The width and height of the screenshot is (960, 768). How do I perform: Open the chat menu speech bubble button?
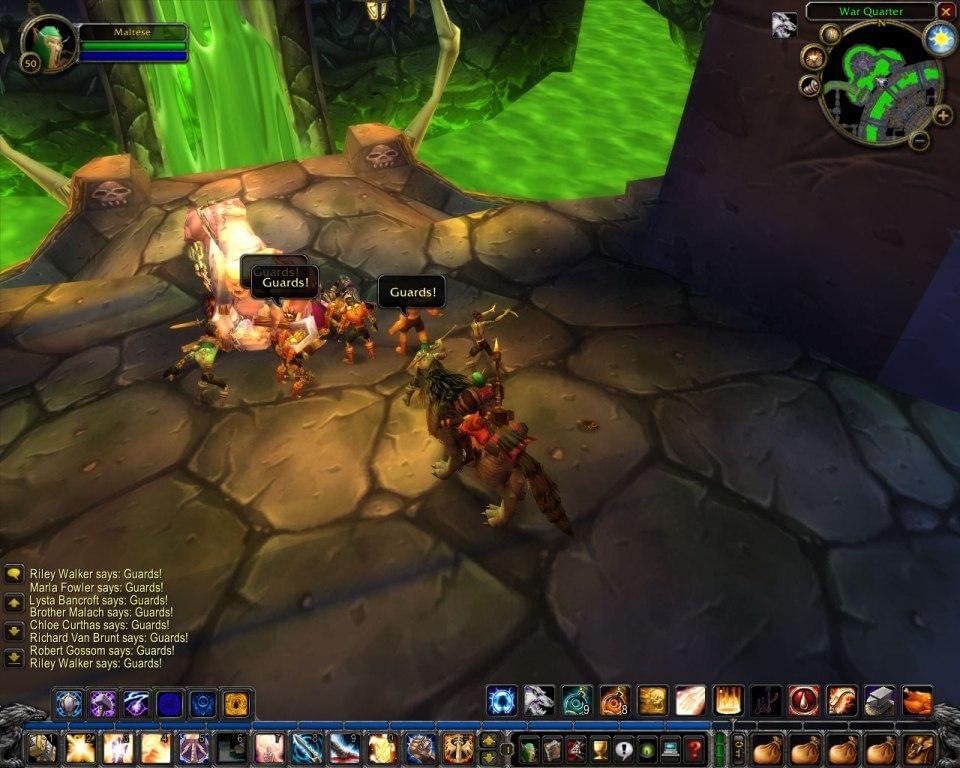14,574
